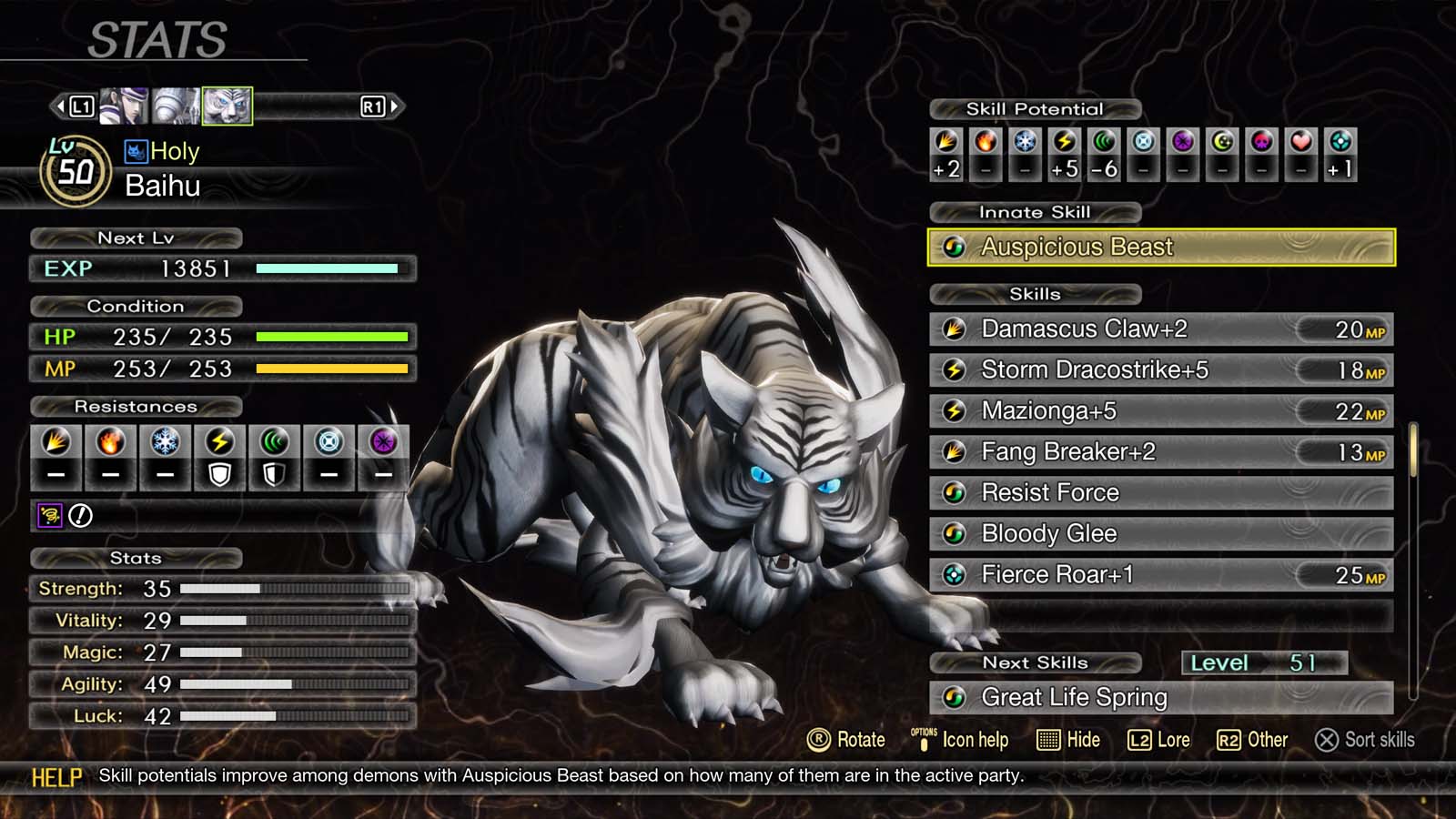Select Baihu's portrait in the demon list
The height and width of the screenshot is (819, 1456).
tap(227, 105)
